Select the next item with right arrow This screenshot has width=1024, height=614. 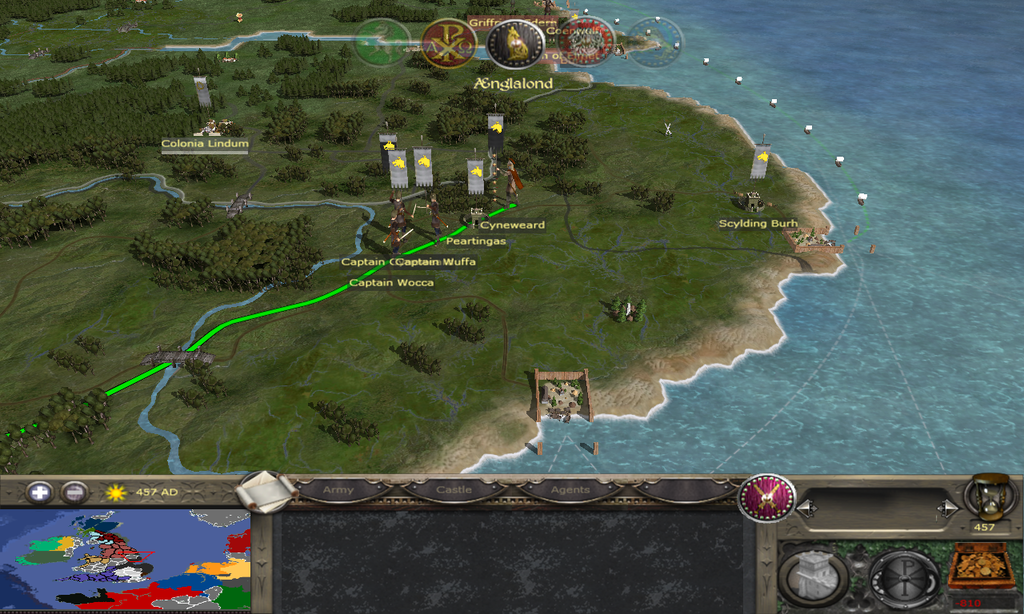[x=944, y=508]
